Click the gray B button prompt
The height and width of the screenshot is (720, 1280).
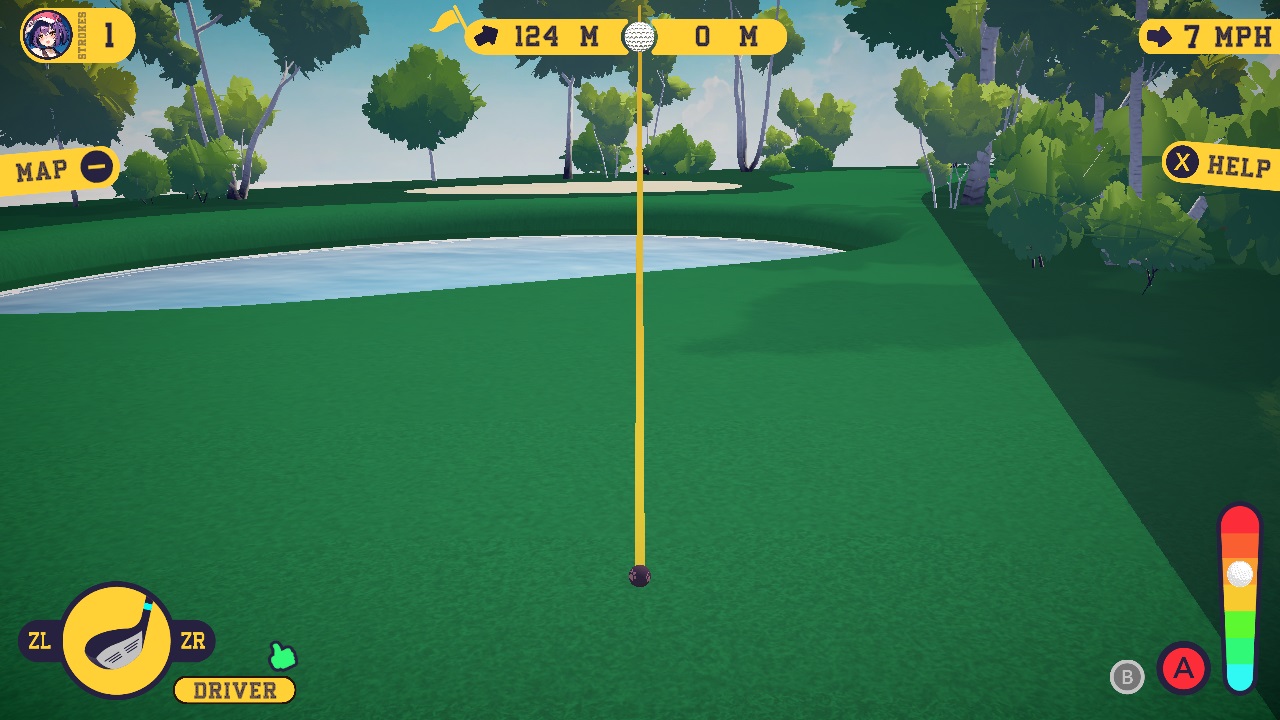point(1128,678)
